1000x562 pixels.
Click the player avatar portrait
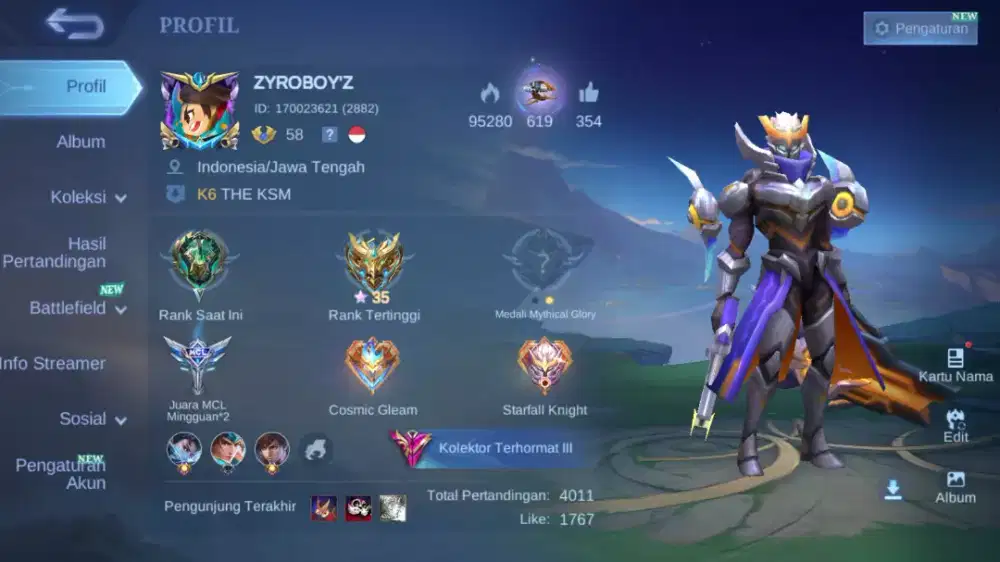click(200, 110)
